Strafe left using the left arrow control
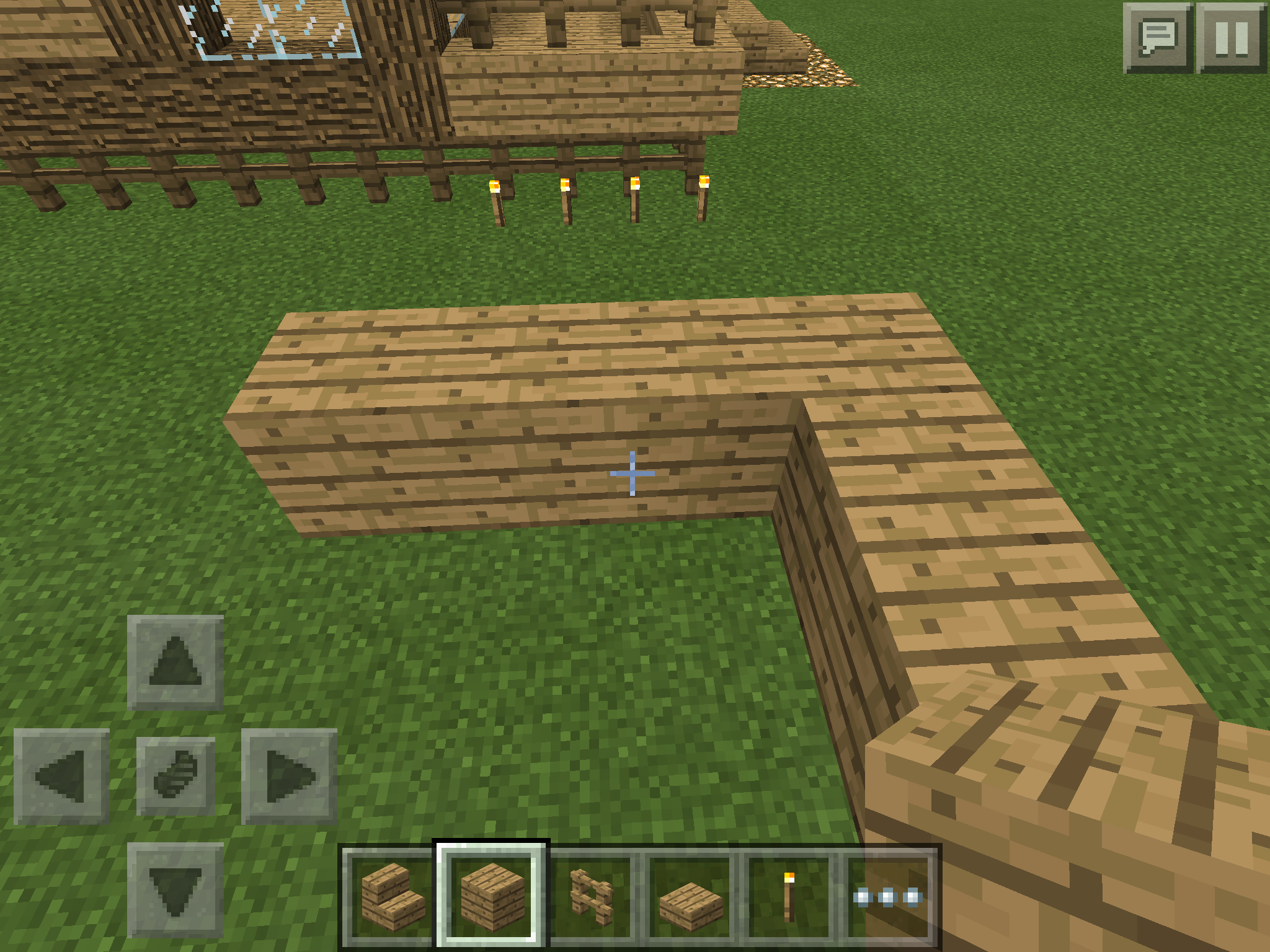 tap(61, 777)
